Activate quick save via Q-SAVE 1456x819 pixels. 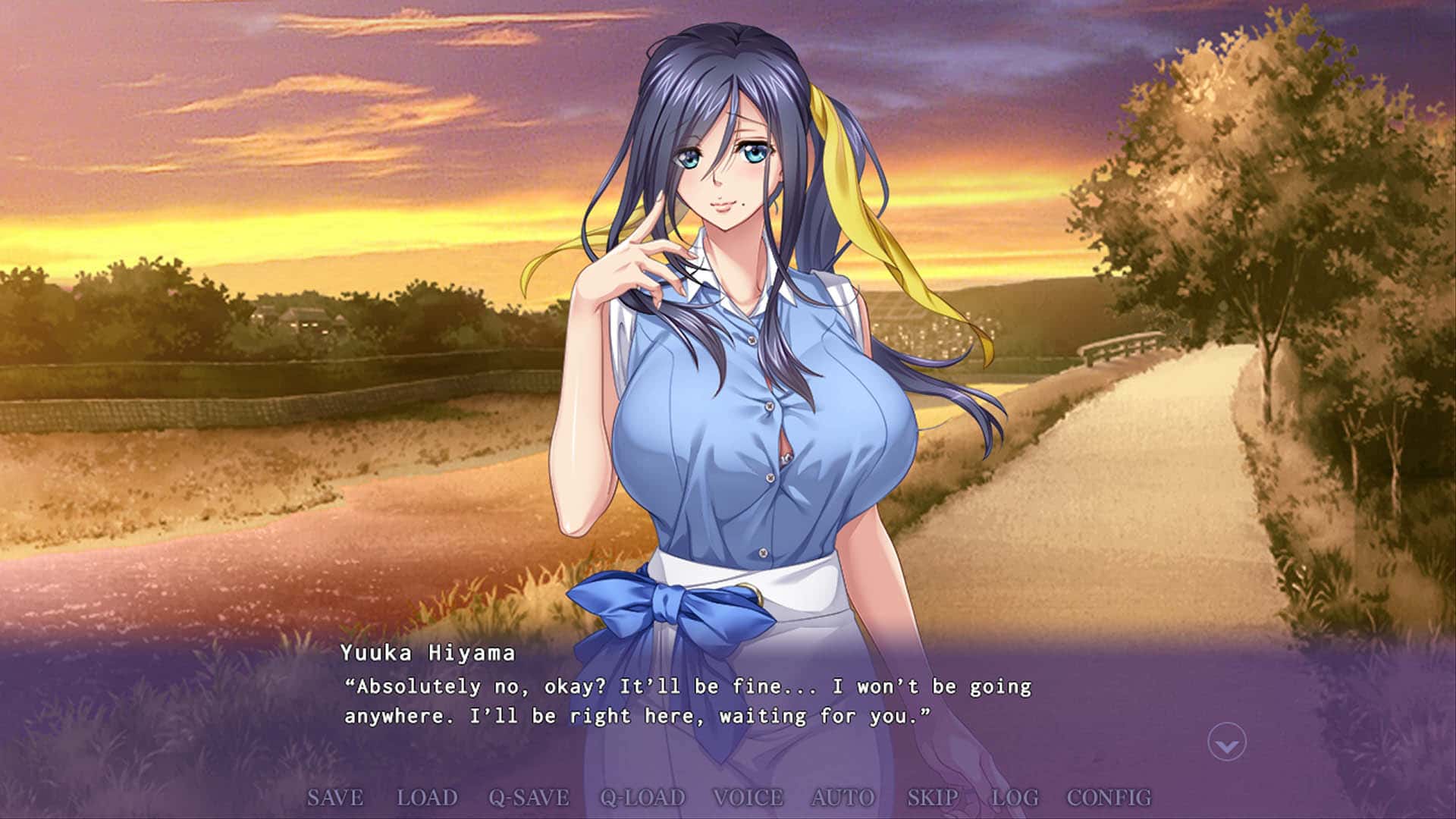tap(528, 798)
